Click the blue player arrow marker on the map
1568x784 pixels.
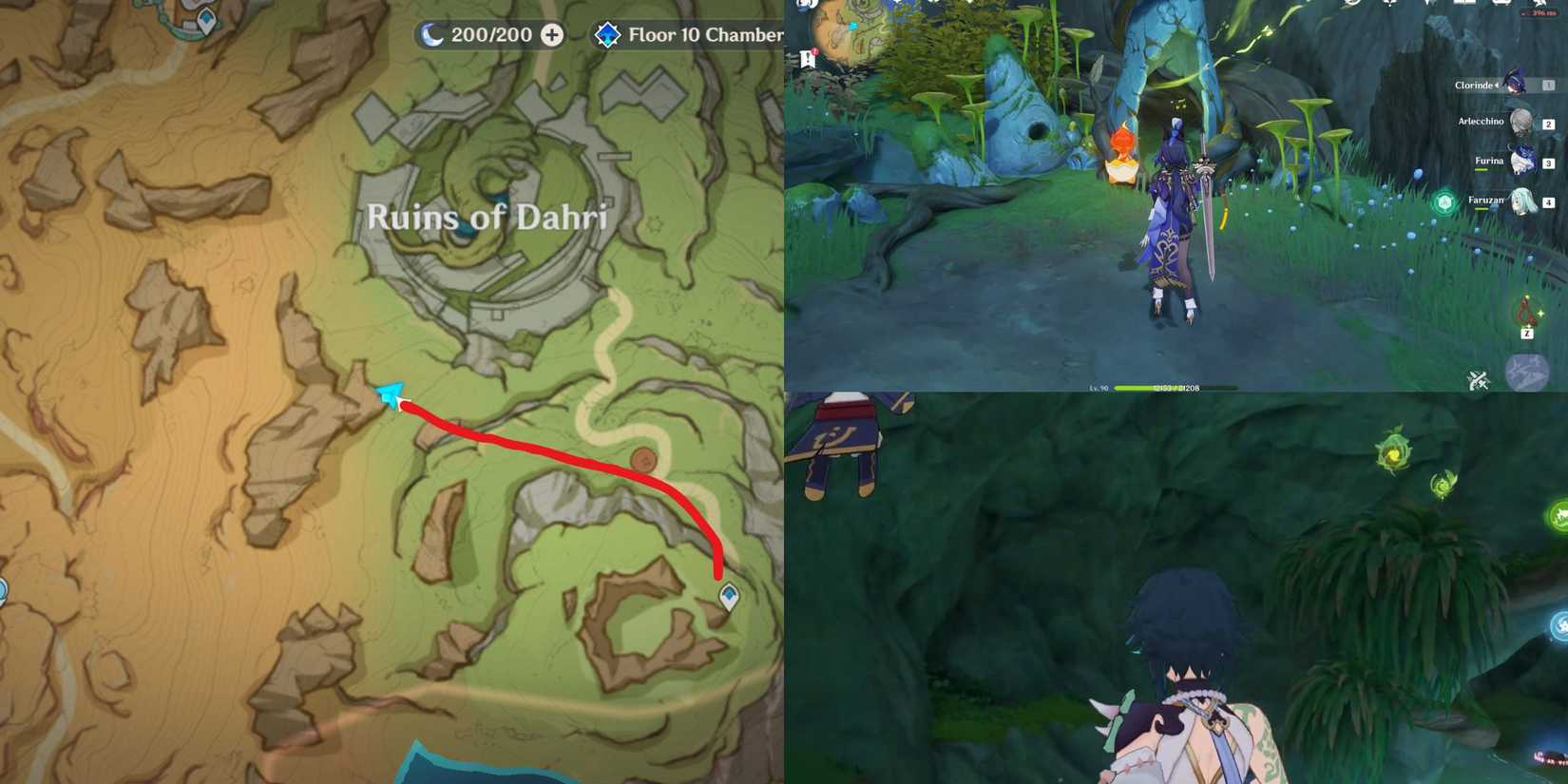coord(388,392)
